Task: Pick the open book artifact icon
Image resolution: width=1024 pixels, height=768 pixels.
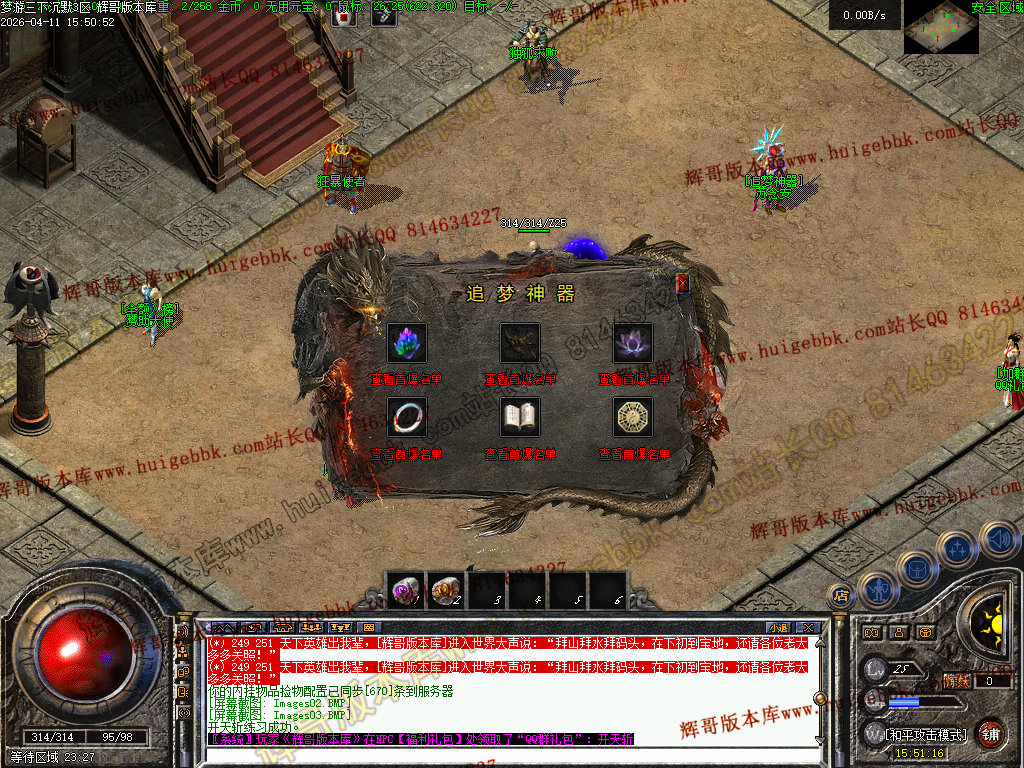Action: [x=520, y=417]
